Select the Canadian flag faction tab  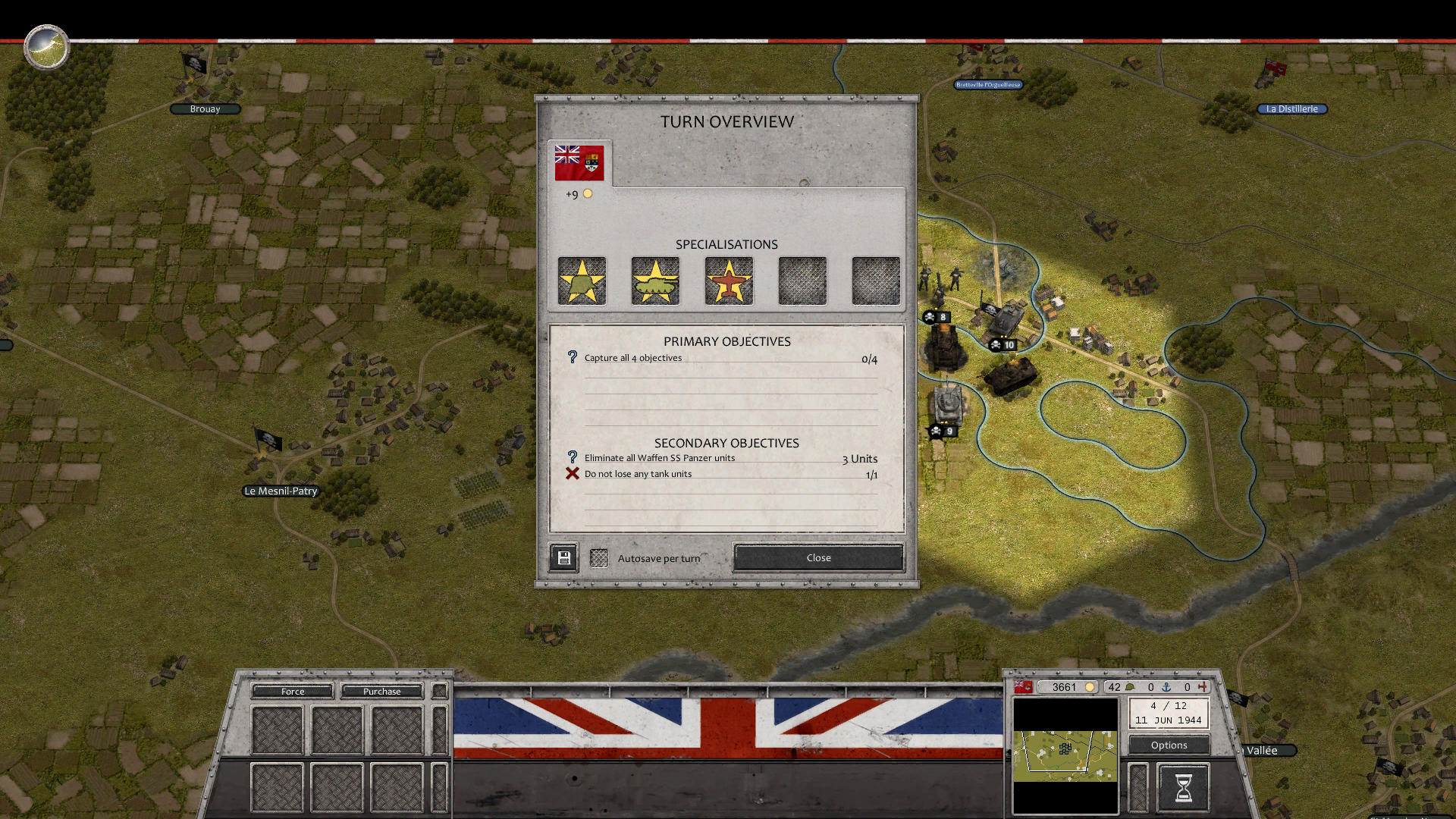pyautogui.click(x=579, y=162)
